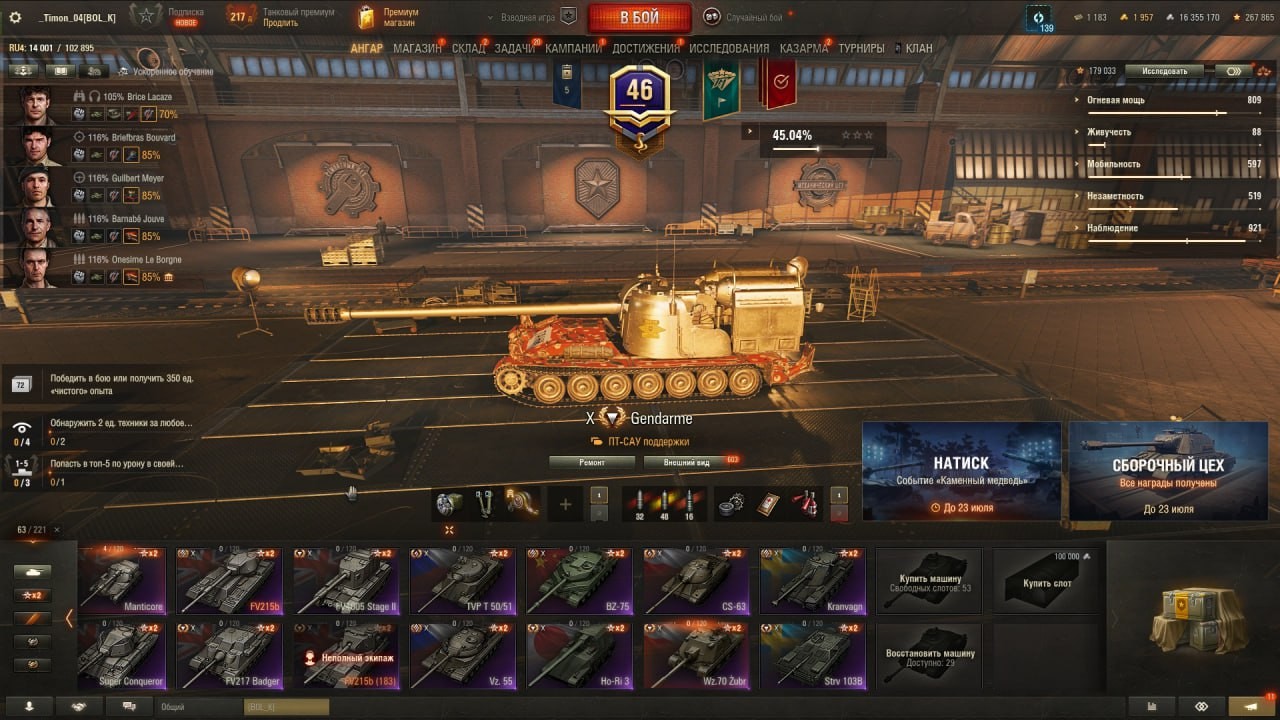Screen dimensions: 1280x720
Task: Start a battle with the В БОЙ button
Action: tap(639, 17)
